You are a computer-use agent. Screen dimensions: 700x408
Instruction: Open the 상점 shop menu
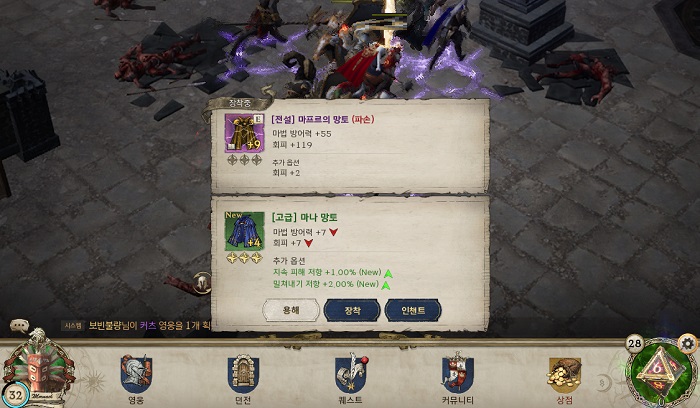coord(564,377)
